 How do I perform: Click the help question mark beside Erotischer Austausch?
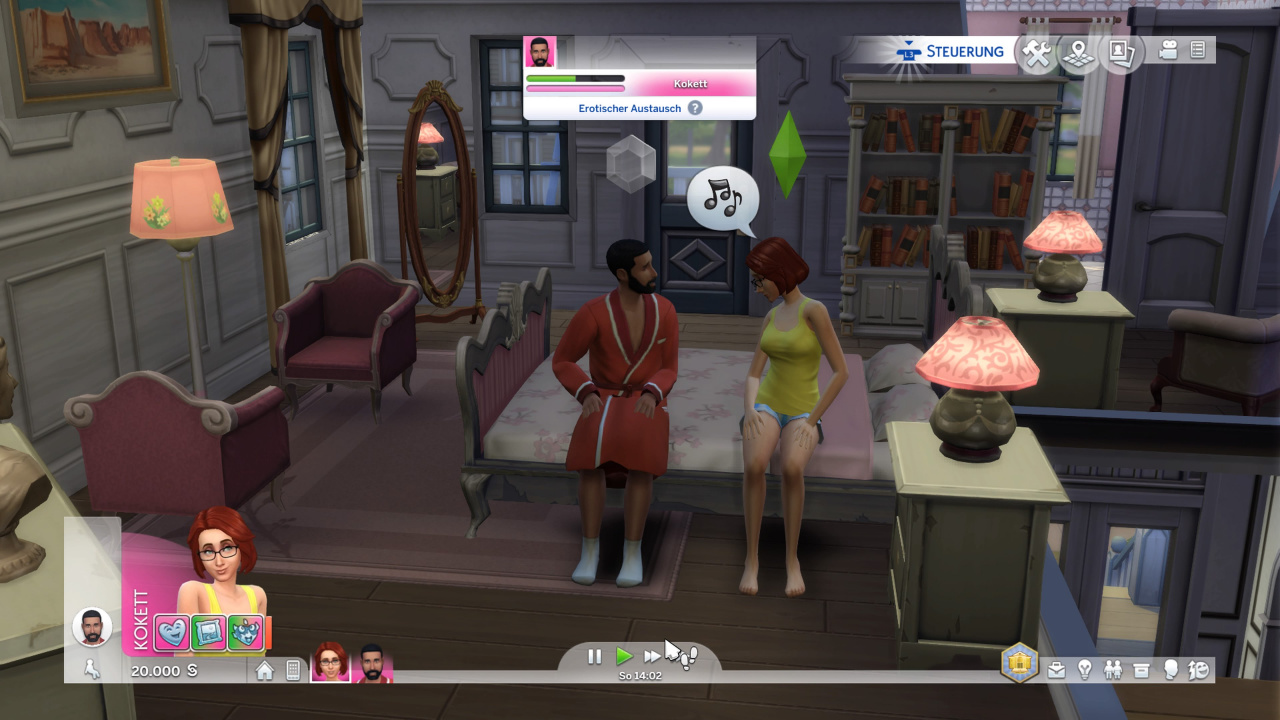tap(695, 108)
